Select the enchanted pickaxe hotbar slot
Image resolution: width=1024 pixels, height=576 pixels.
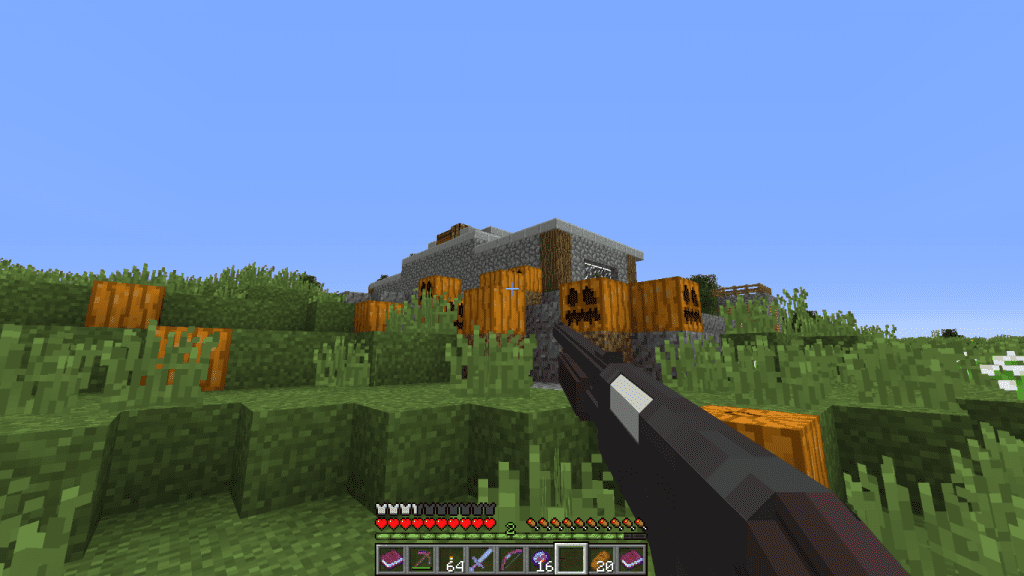pos(421,559)
